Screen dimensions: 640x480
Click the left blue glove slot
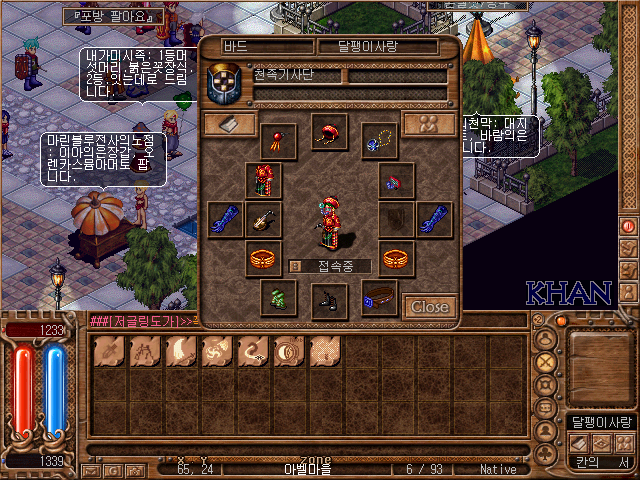225,219
